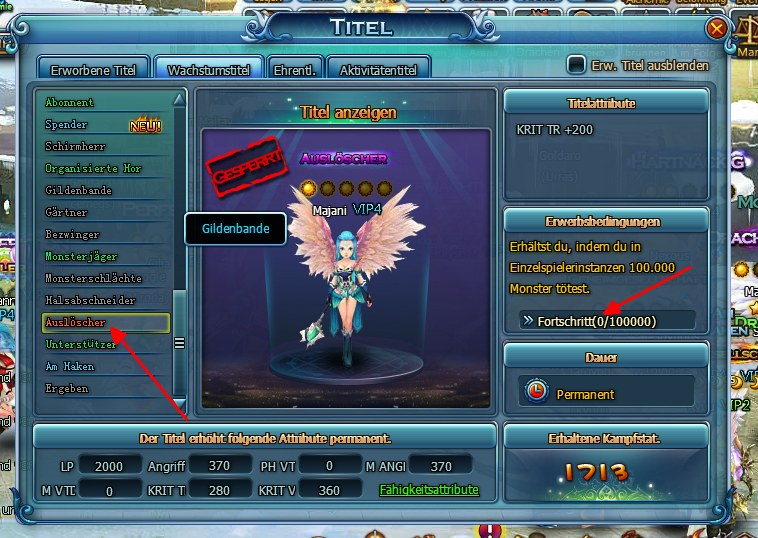Select the Halsabschneider title
The height and width of the screenshot is (538, 758).
click(90, 300)
